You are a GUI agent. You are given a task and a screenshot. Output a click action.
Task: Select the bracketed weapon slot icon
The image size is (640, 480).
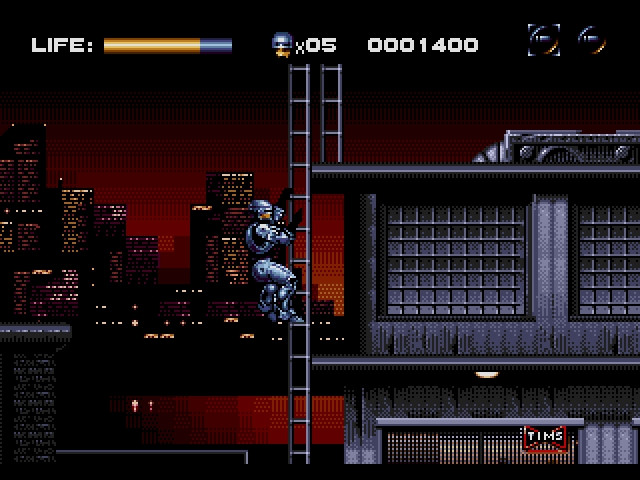point(544,41)
